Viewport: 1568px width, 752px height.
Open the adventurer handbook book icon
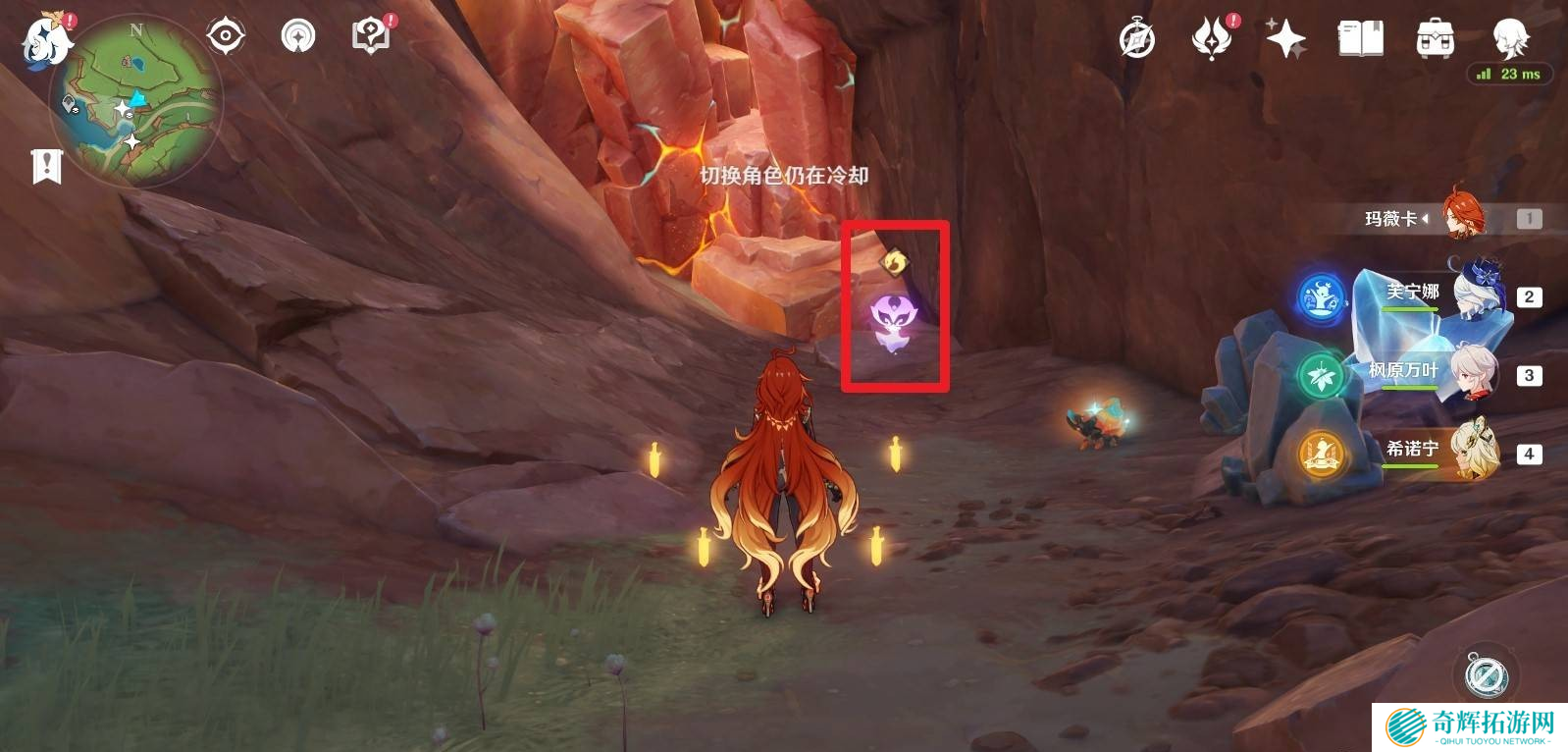click(1360, 39)
